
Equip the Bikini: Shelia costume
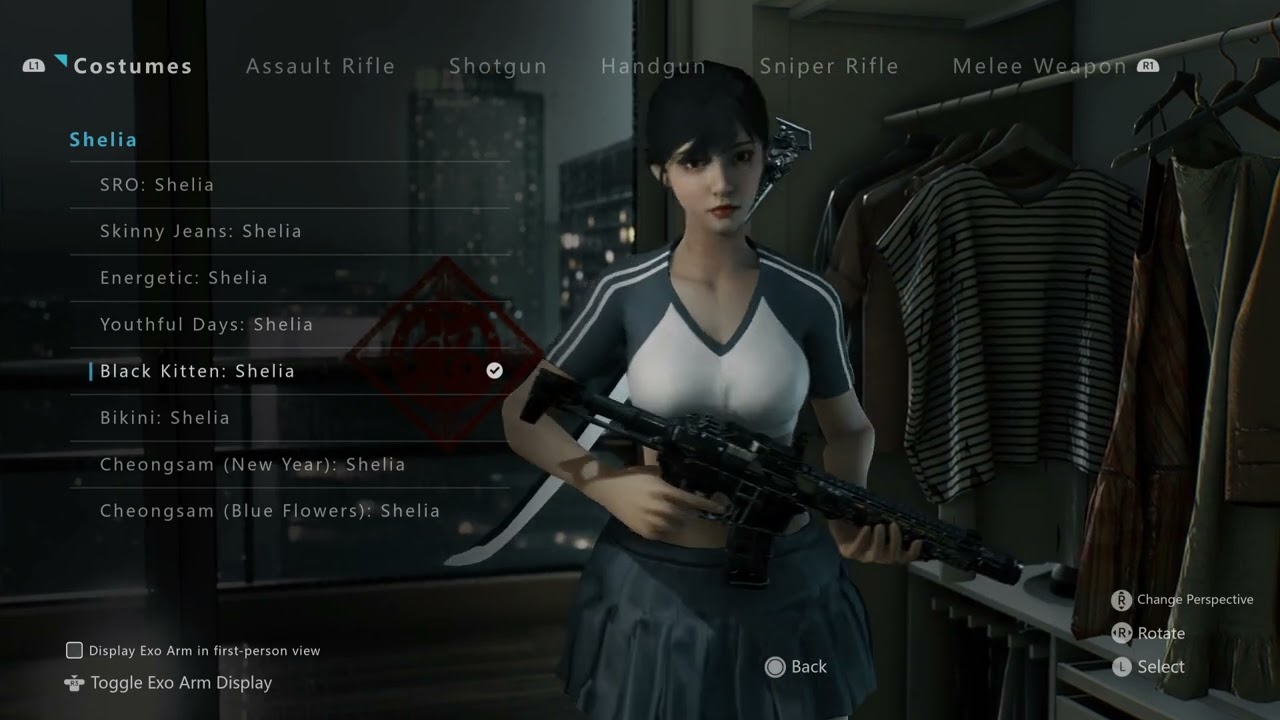tap(165, 418)
